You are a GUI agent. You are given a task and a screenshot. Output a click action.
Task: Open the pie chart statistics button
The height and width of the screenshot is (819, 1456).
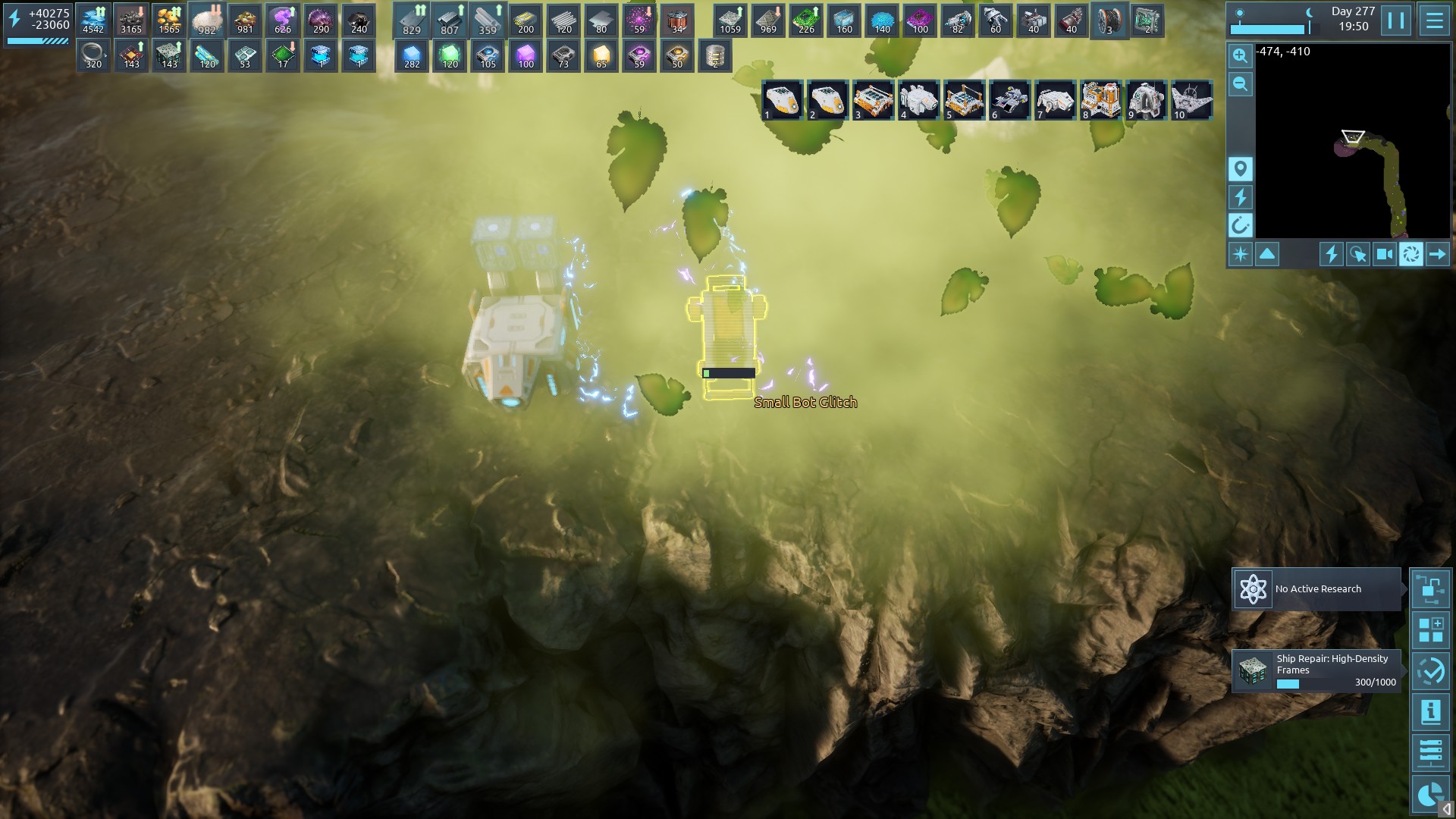1430,793
